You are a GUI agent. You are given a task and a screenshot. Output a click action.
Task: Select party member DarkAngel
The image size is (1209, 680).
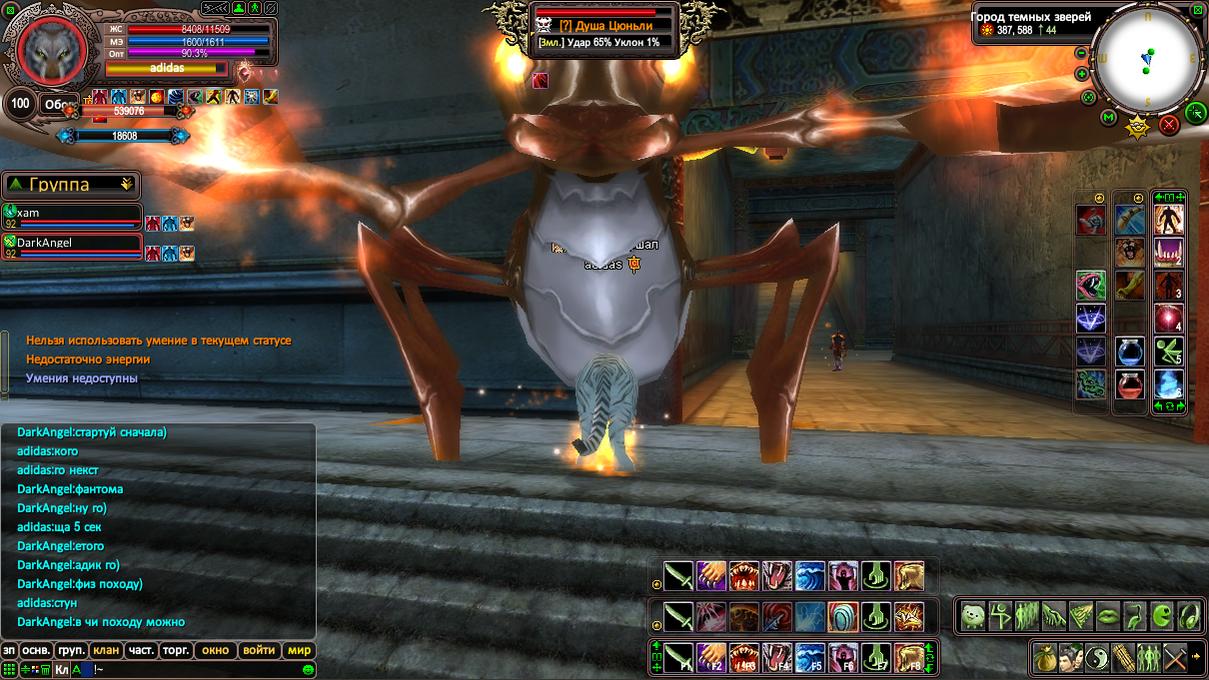point(70,243)
